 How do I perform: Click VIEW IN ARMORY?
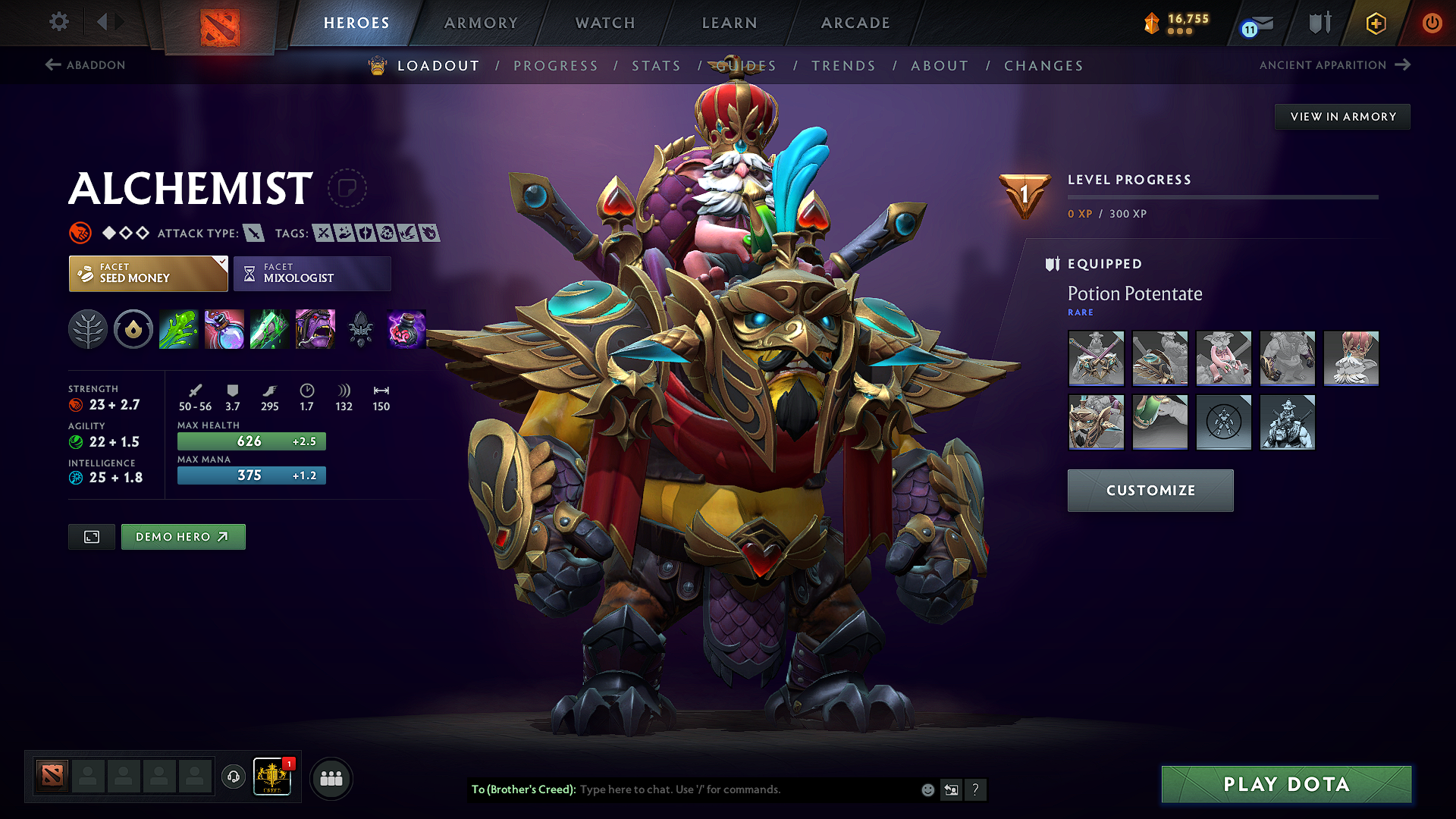[x=1342, y=116]
